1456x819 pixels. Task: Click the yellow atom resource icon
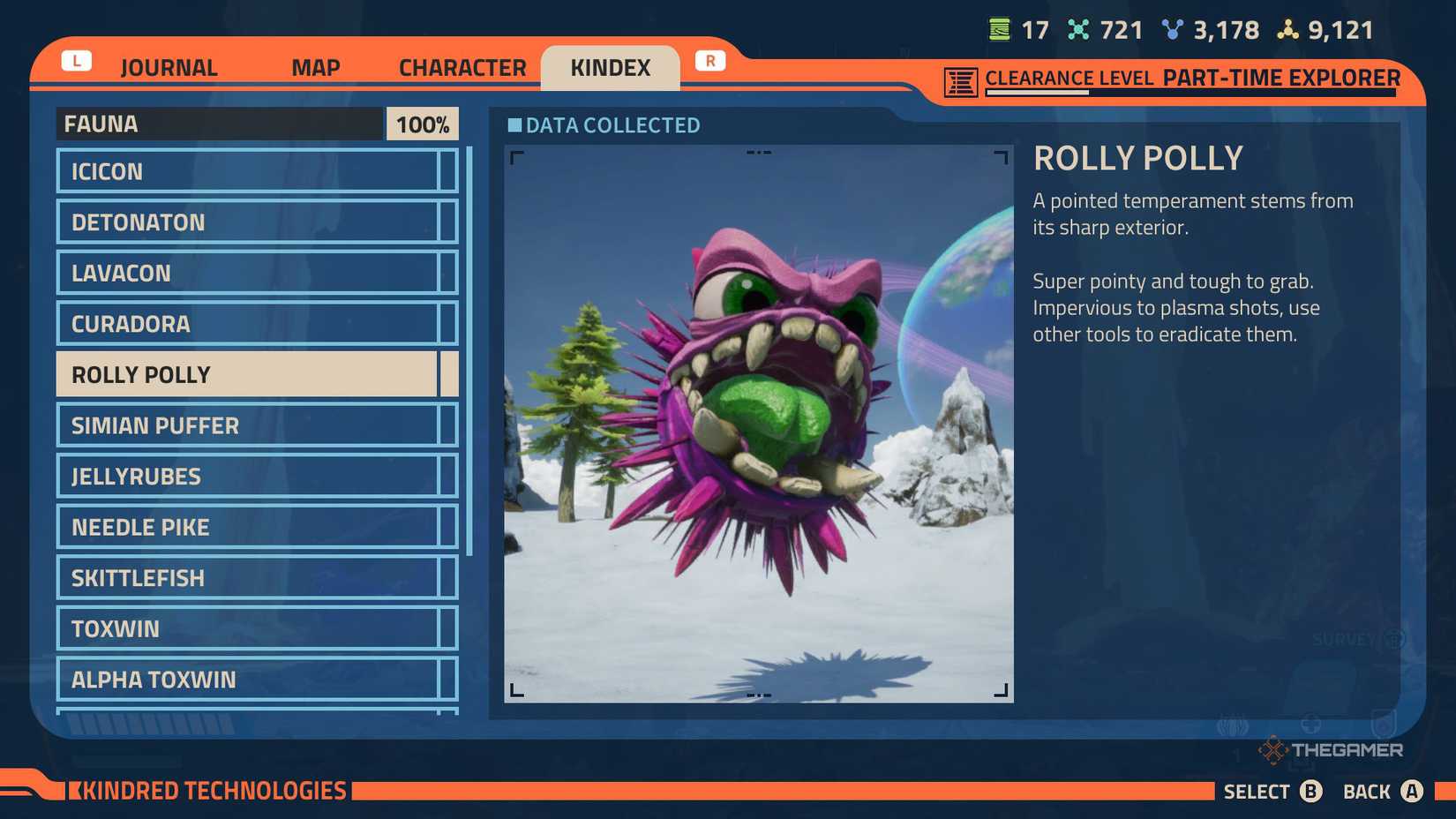tap(1287, 28)
